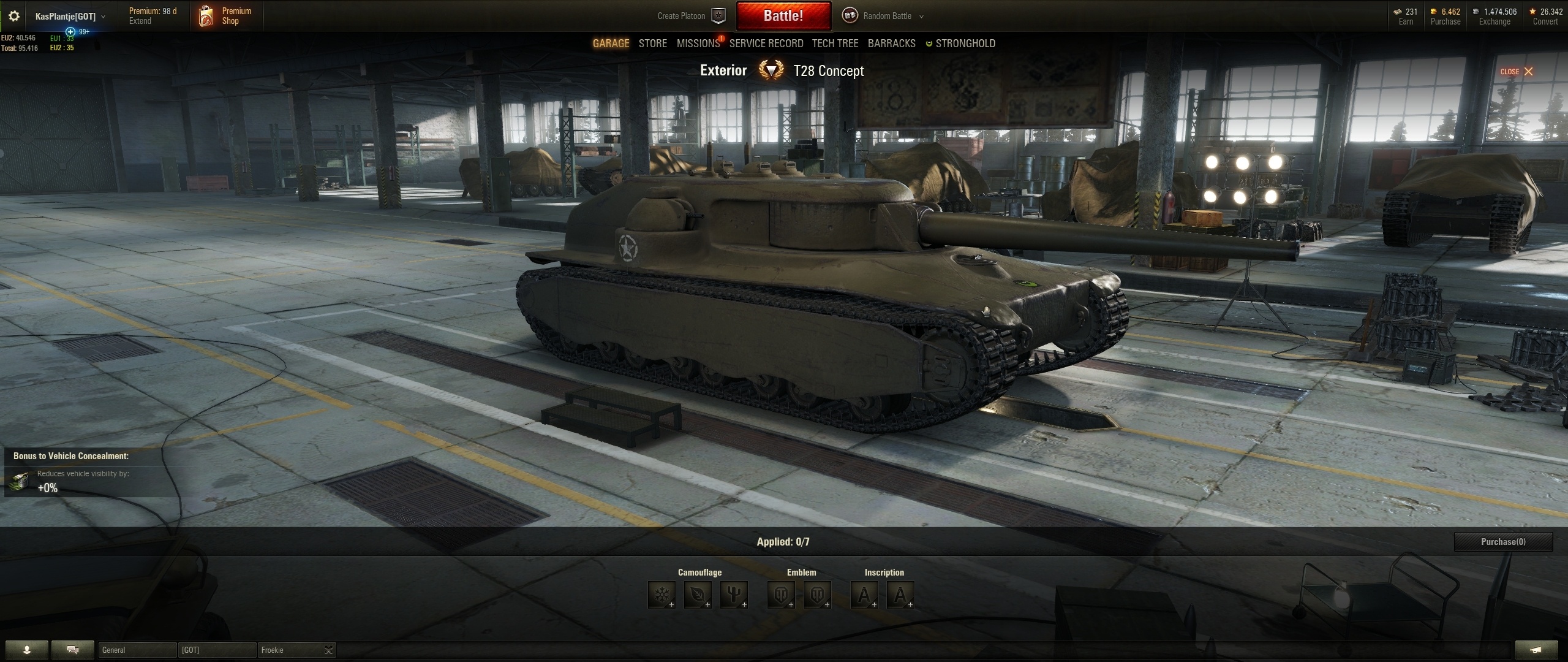Select the desert cactus camouflage slot
The height and width of the screenshot is (662, 1568).
pos(734,595)
